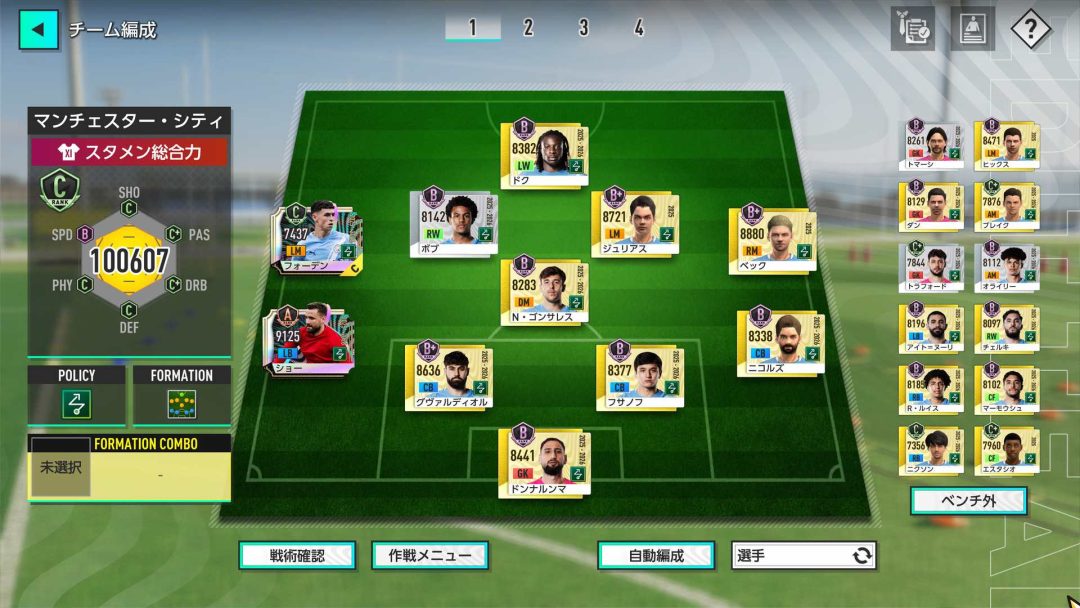Image resolution: width=1080 pixels, height=608 pixels.
Task: Switch to team slot 2 tab
Action: pos(528,28)
